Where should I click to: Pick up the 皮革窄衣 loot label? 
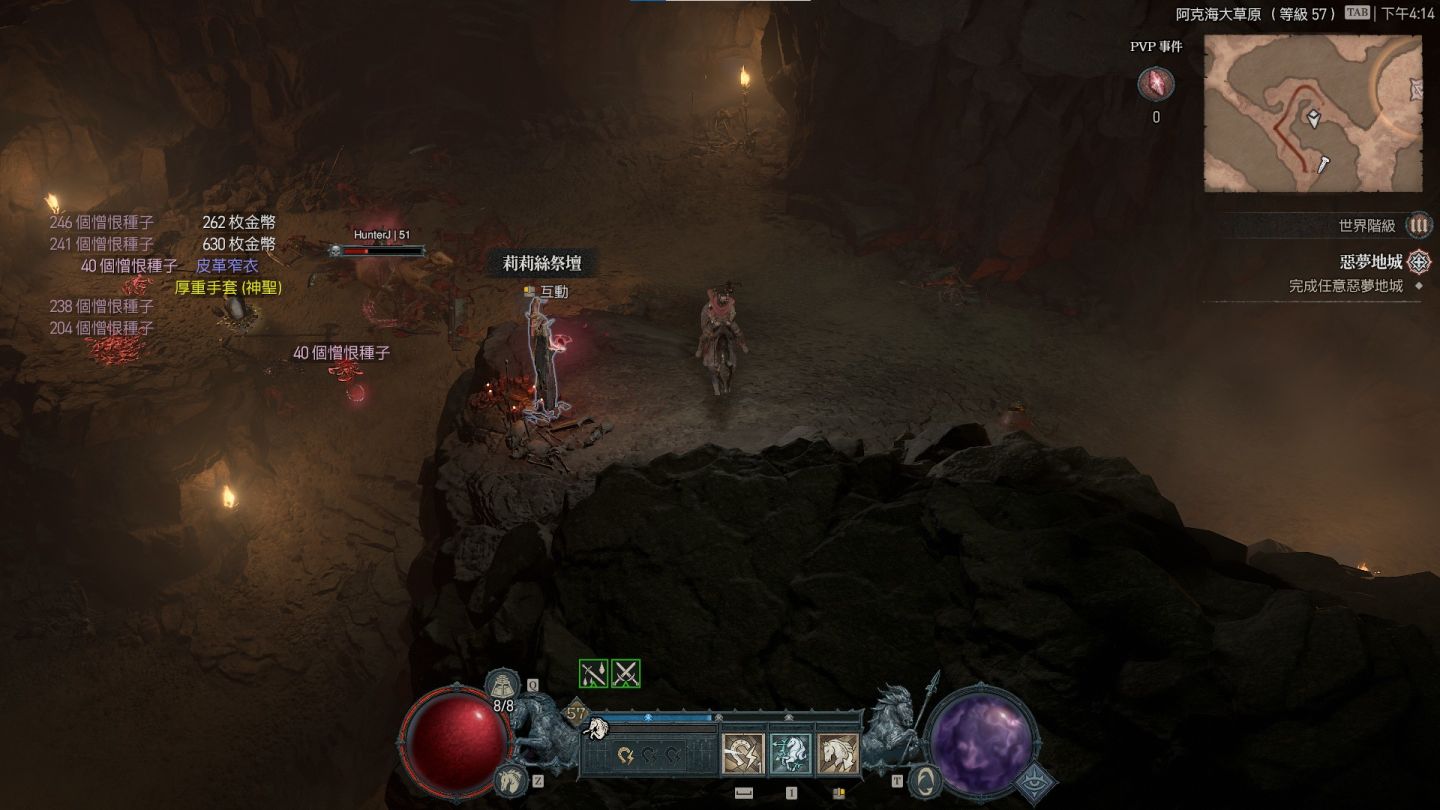(x=227, y=266)
